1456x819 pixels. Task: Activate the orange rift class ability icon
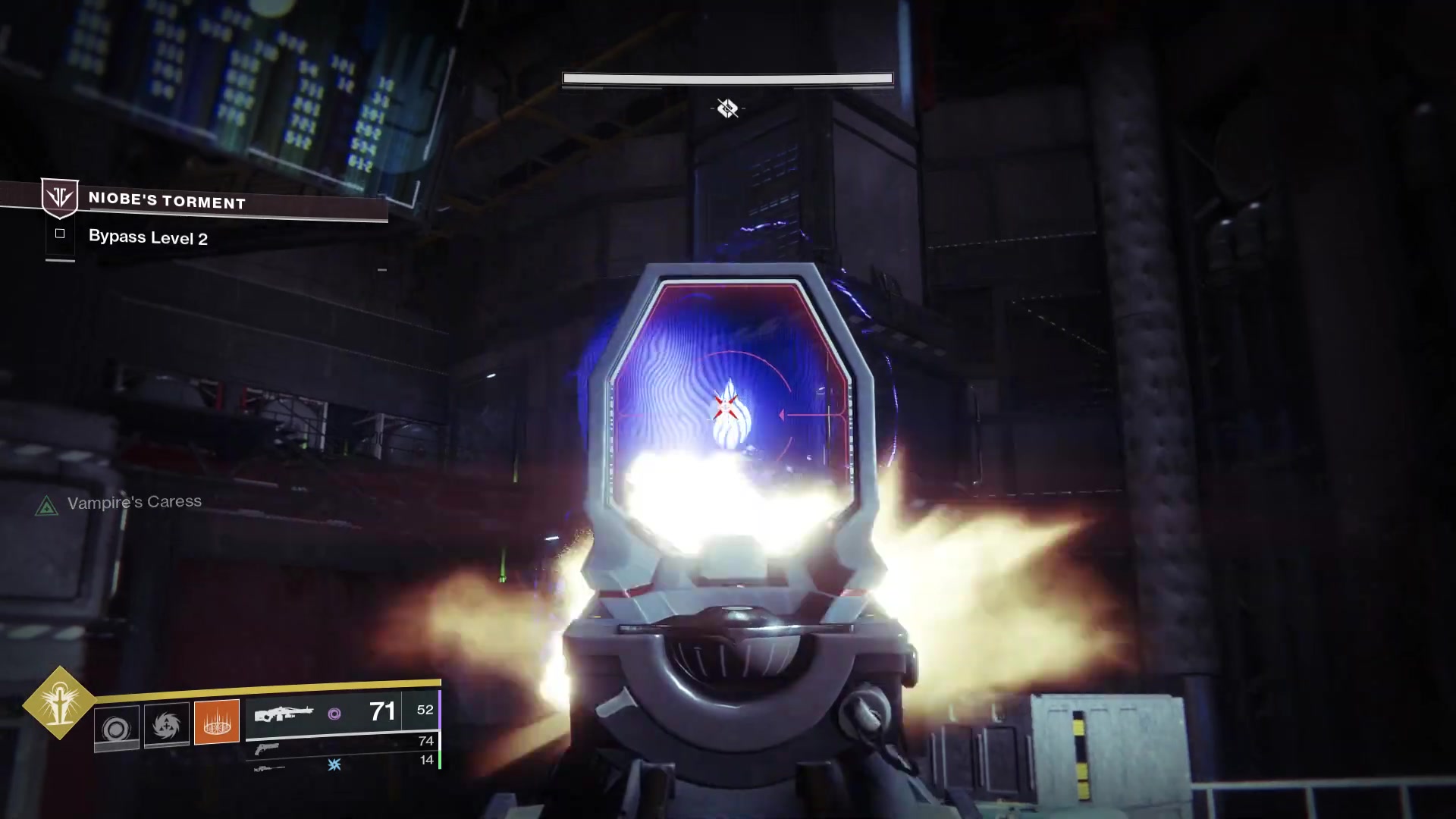217,721
